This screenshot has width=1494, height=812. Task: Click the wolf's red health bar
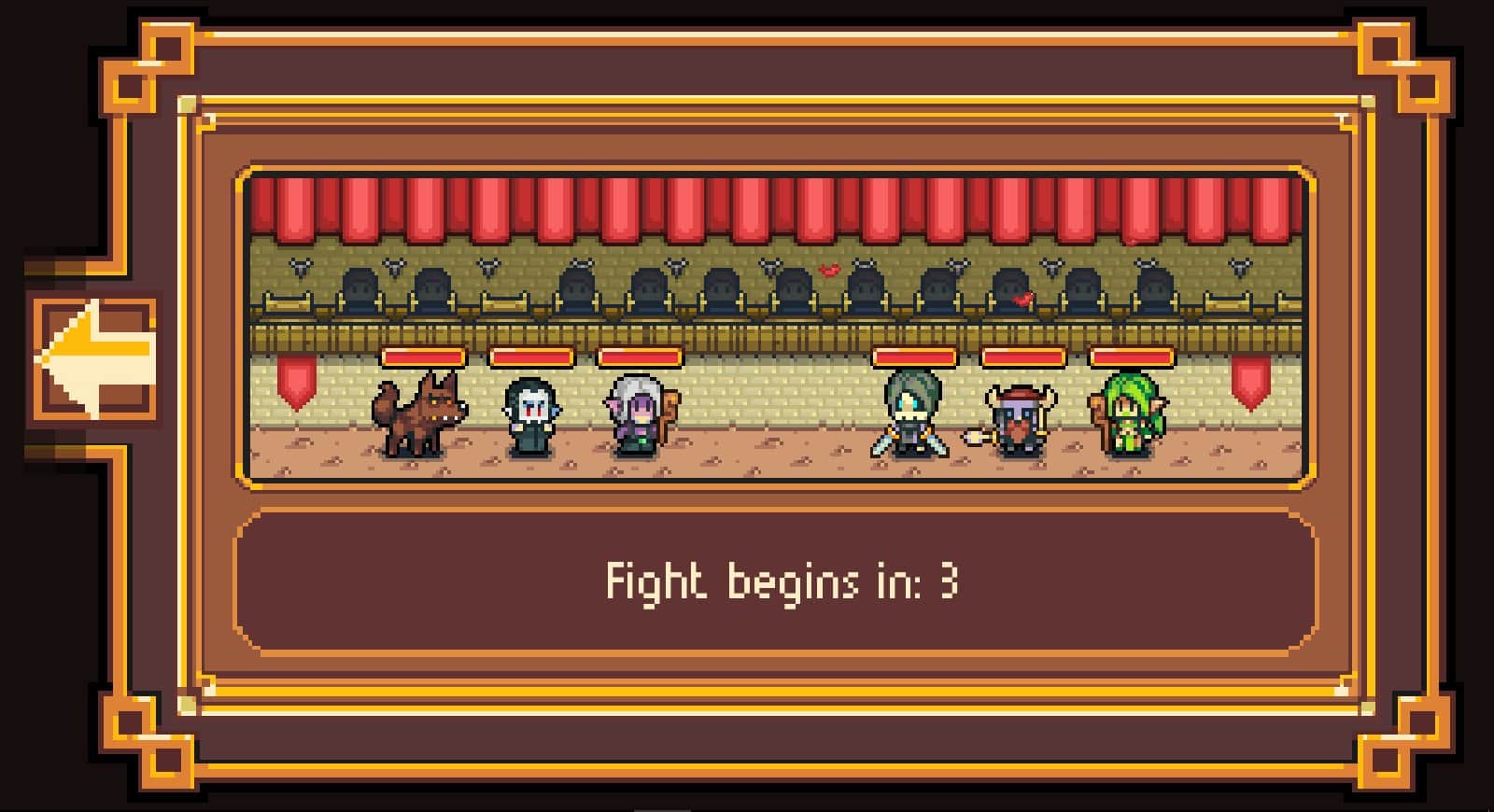[425, 357]
